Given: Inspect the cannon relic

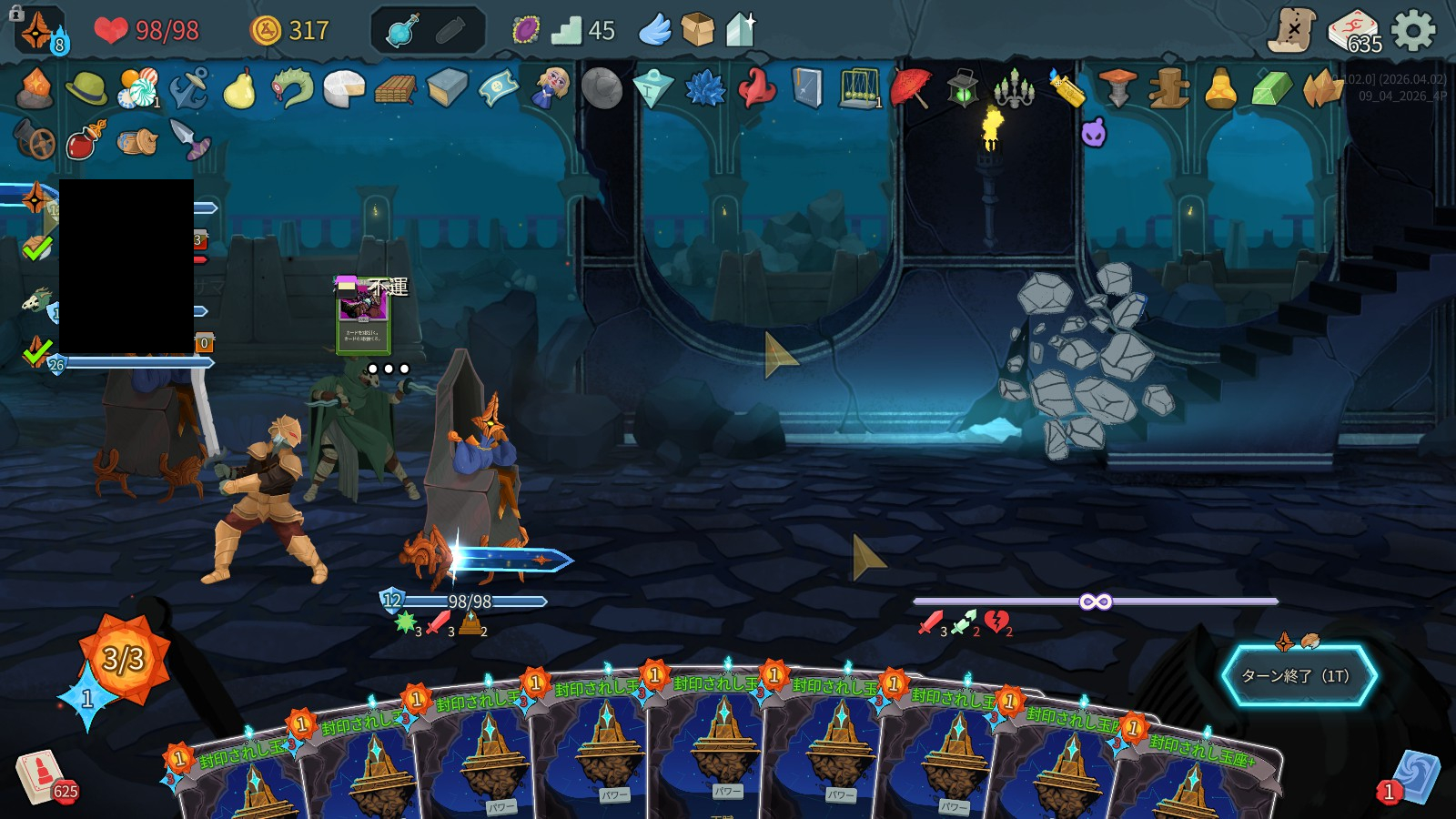Looking at the screenshot, I should (35, 139).
